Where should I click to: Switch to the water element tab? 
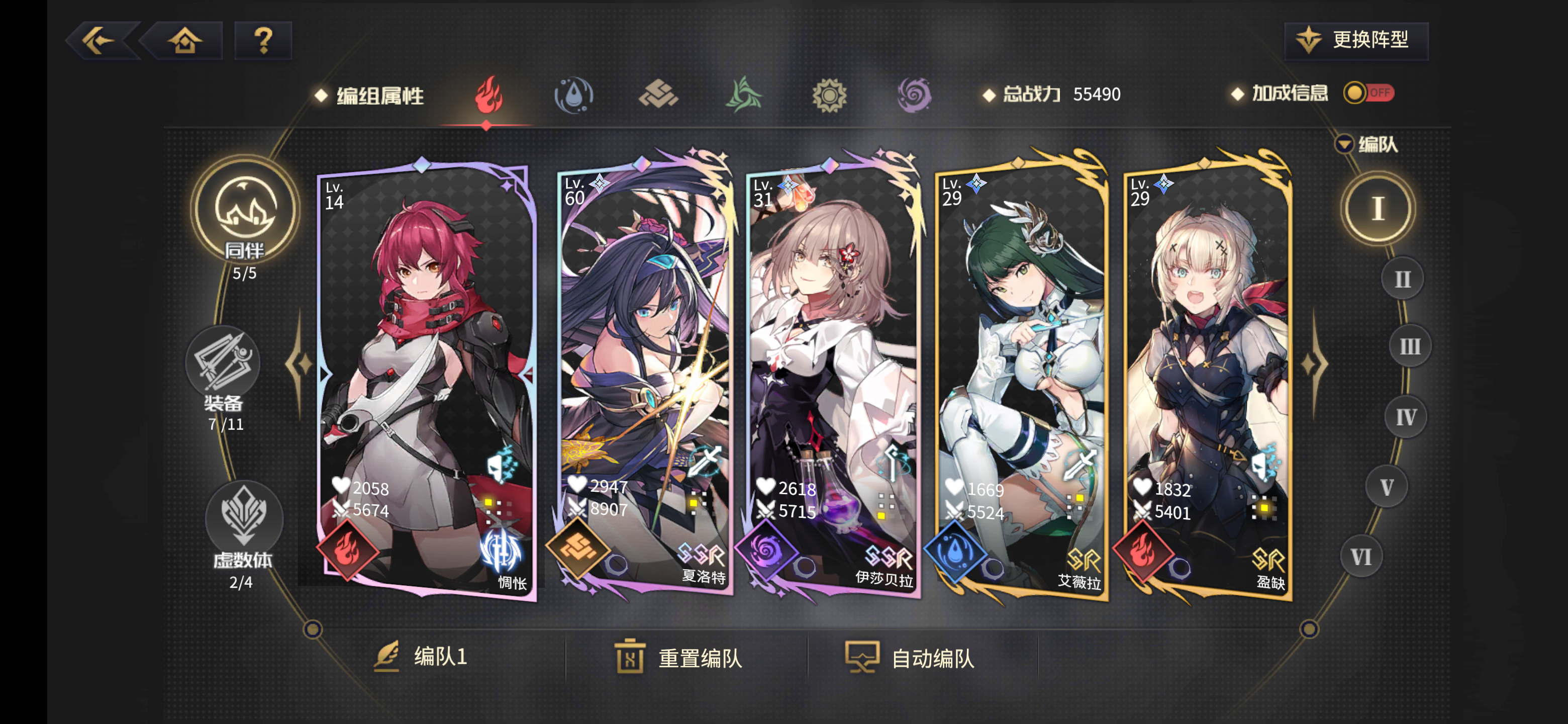pos(574,96)
